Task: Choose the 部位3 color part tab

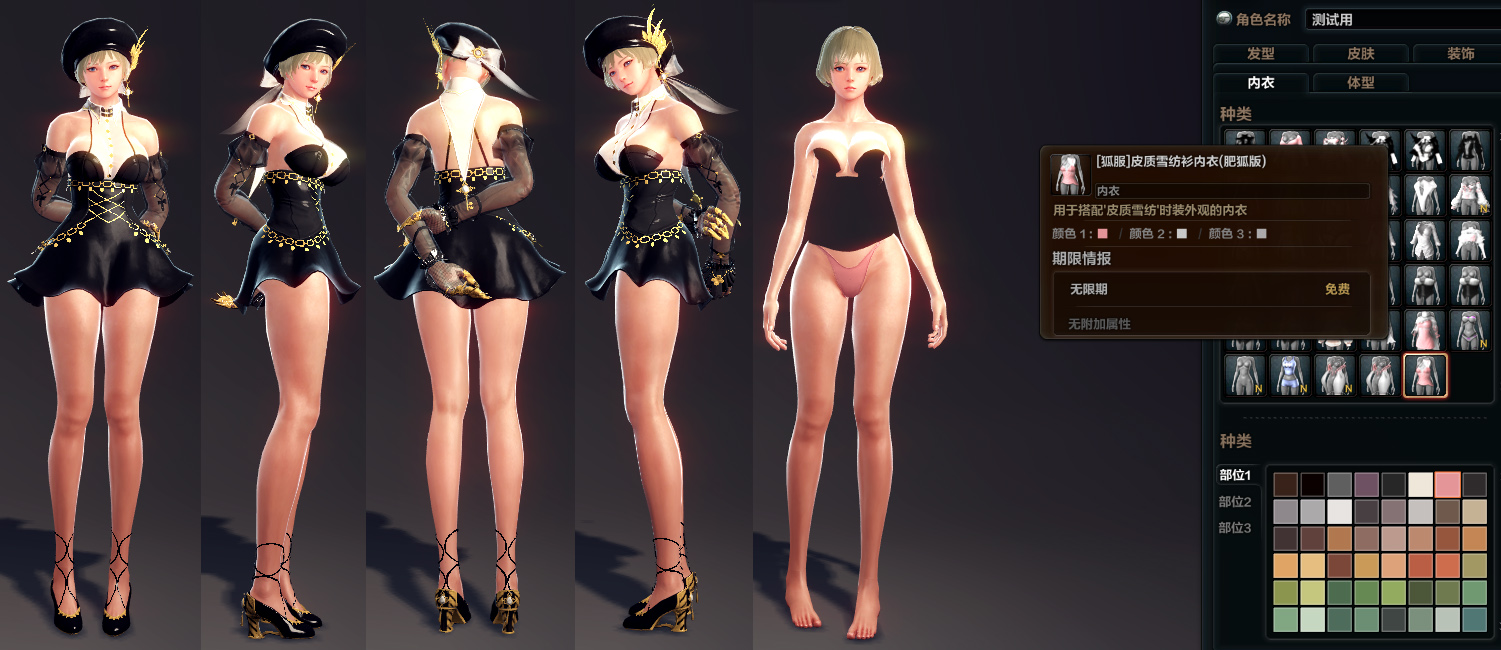Action: click(1235, 527)
